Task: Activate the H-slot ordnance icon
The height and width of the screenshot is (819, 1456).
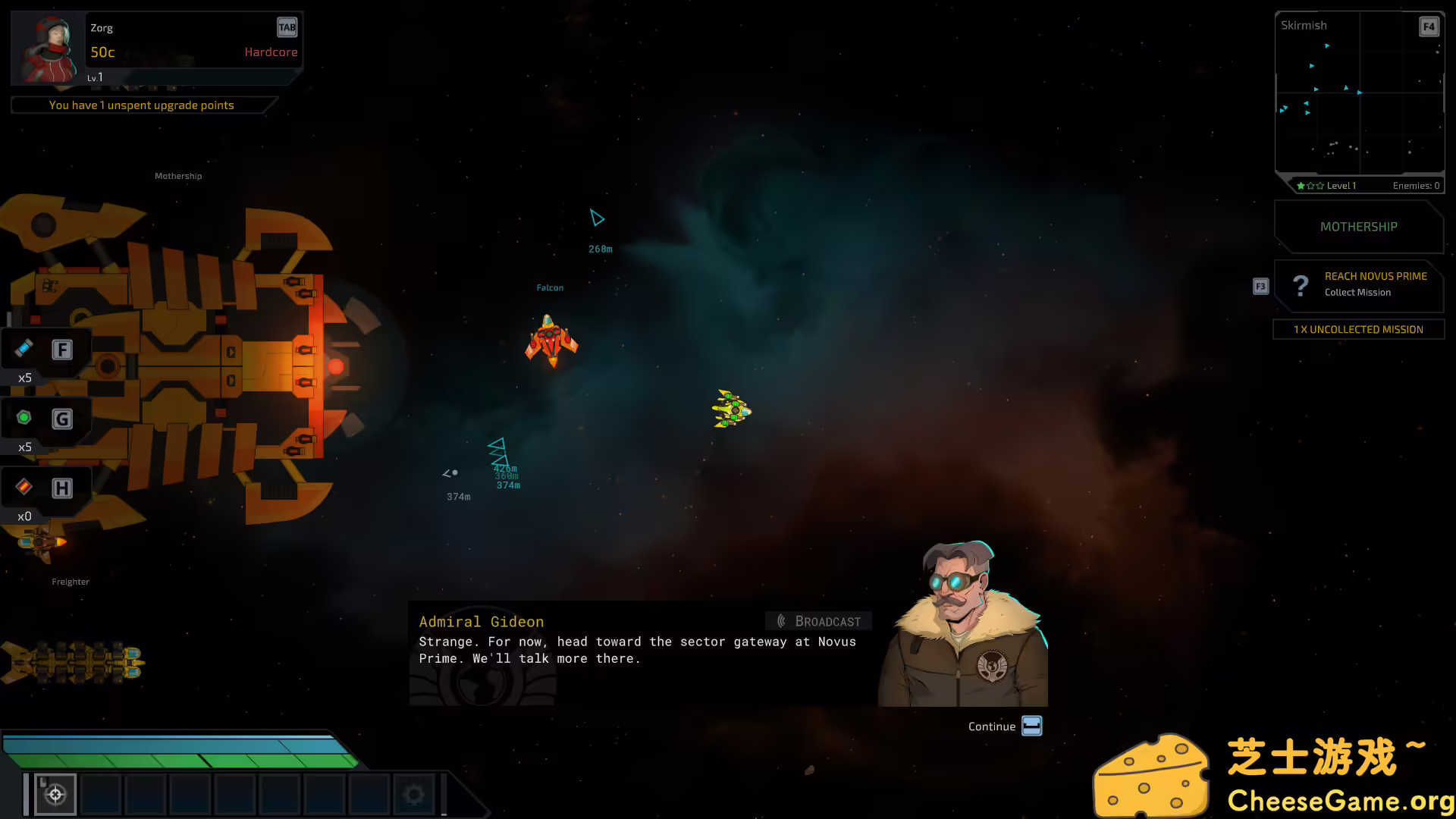Action: pos(25,488)
